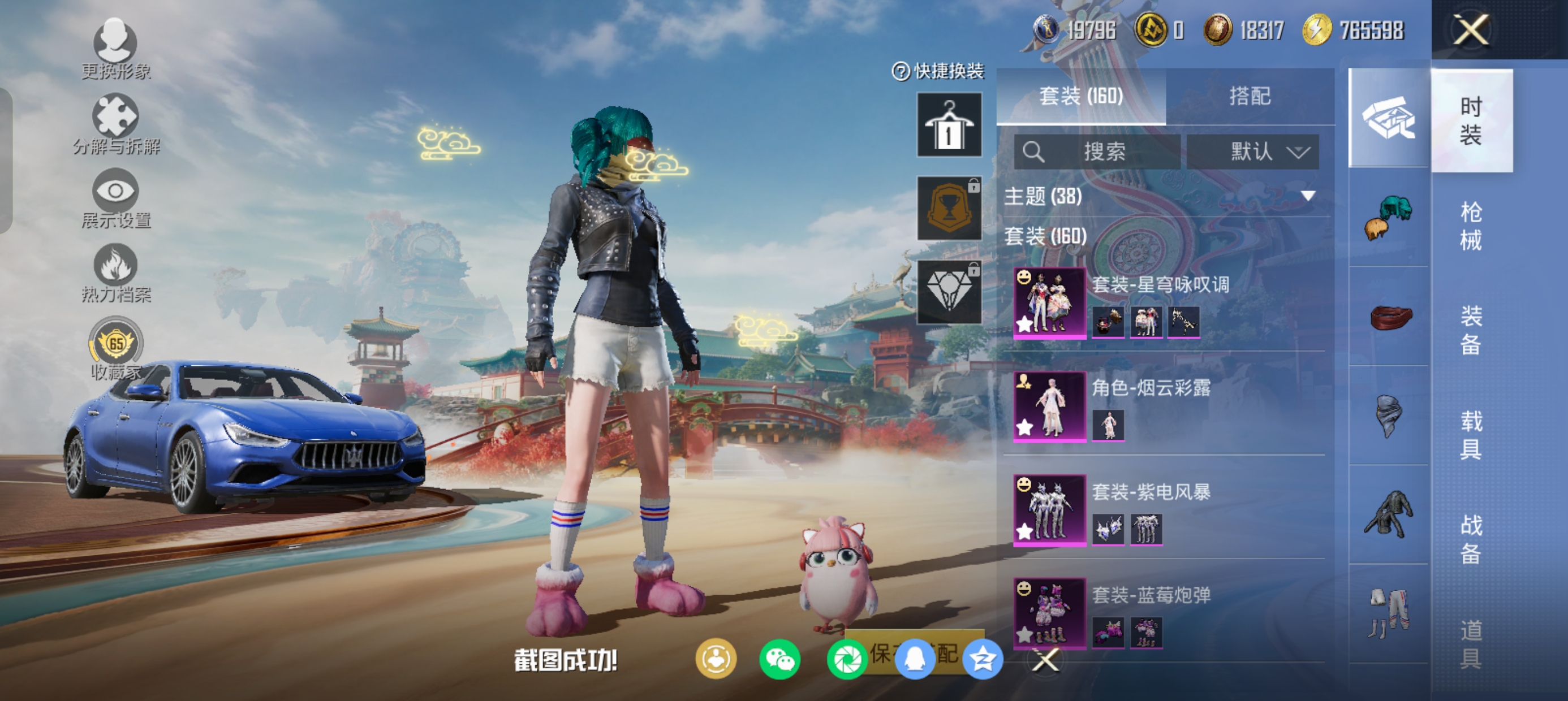The height and width of the screenshot is (701, 1568).
Task: Open the 默认 sort dropdown
Action: pyautogui.click(x=1253, y=152)
